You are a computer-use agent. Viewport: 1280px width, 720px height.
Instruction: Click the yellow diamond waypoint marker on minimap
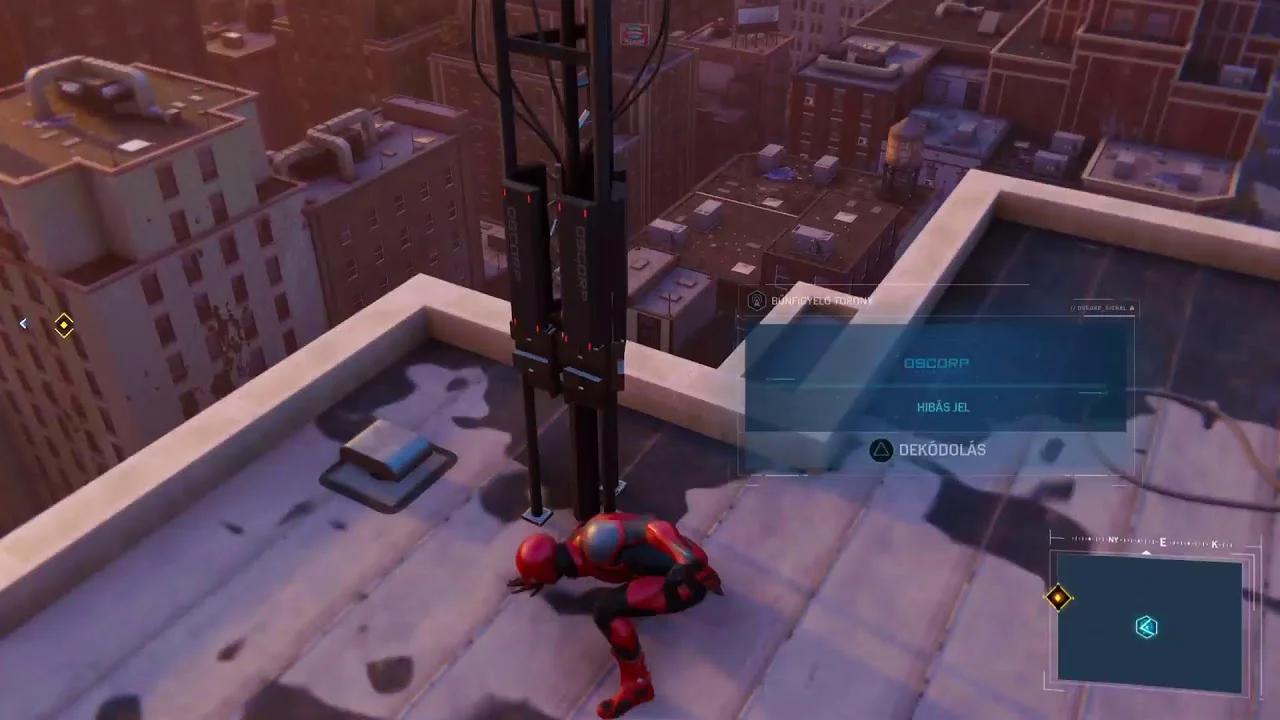(1058, 597)
